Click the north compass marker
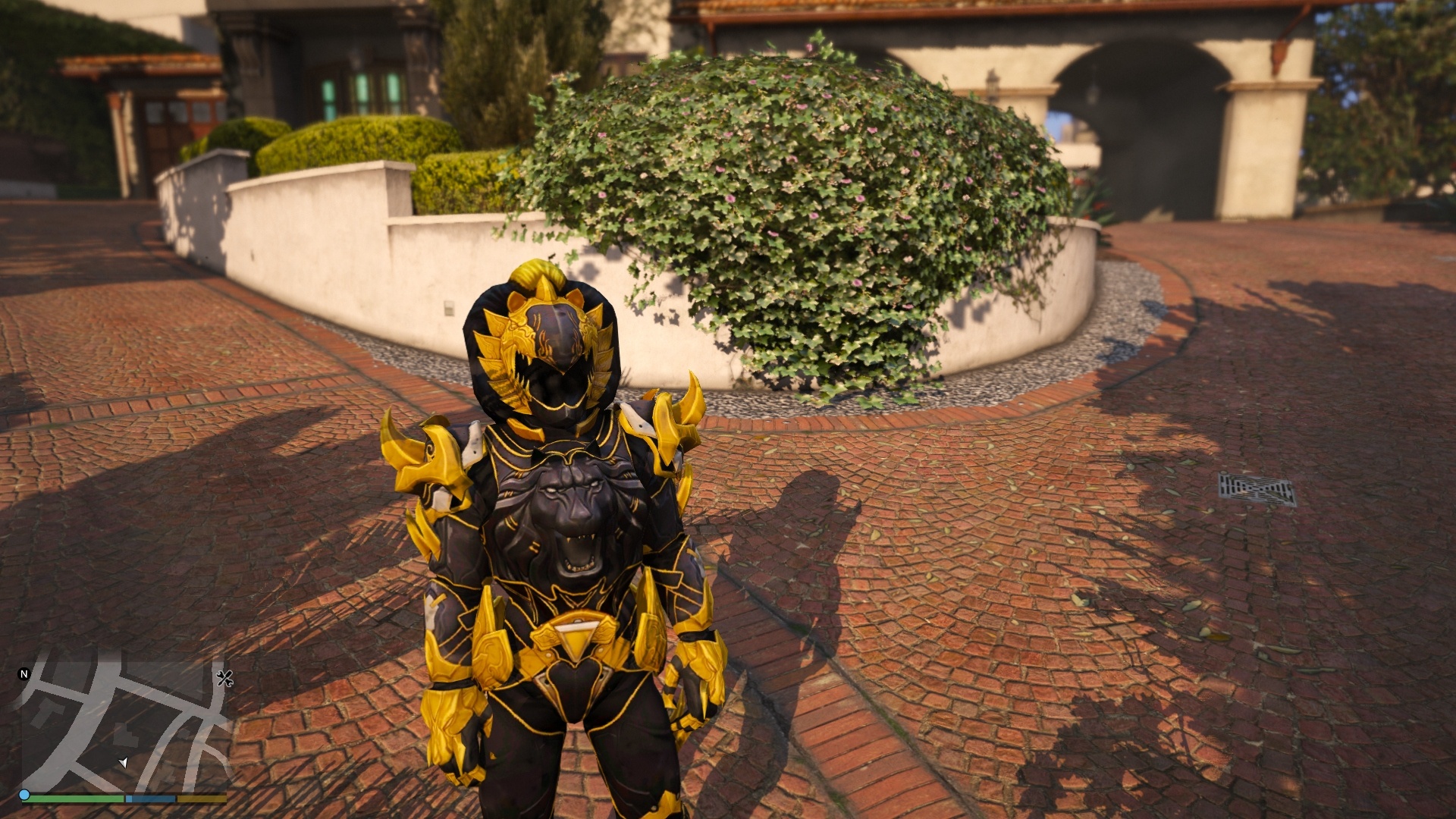Image resolution: width=1456 pixels, height=819 pixels. (24, 674)
